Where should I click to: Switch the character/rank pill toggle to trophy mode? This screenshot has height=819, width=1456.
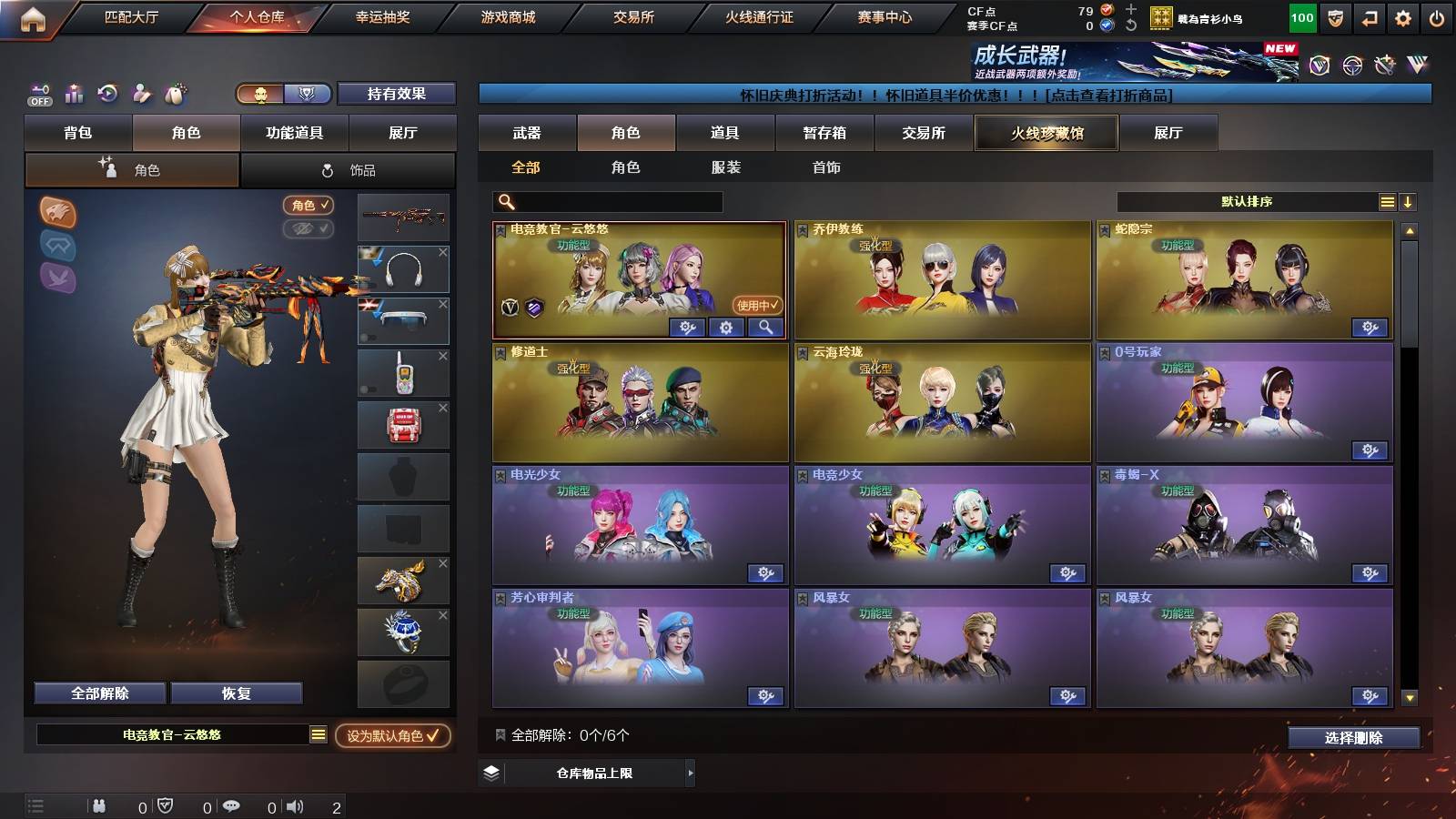coord(308,95)
